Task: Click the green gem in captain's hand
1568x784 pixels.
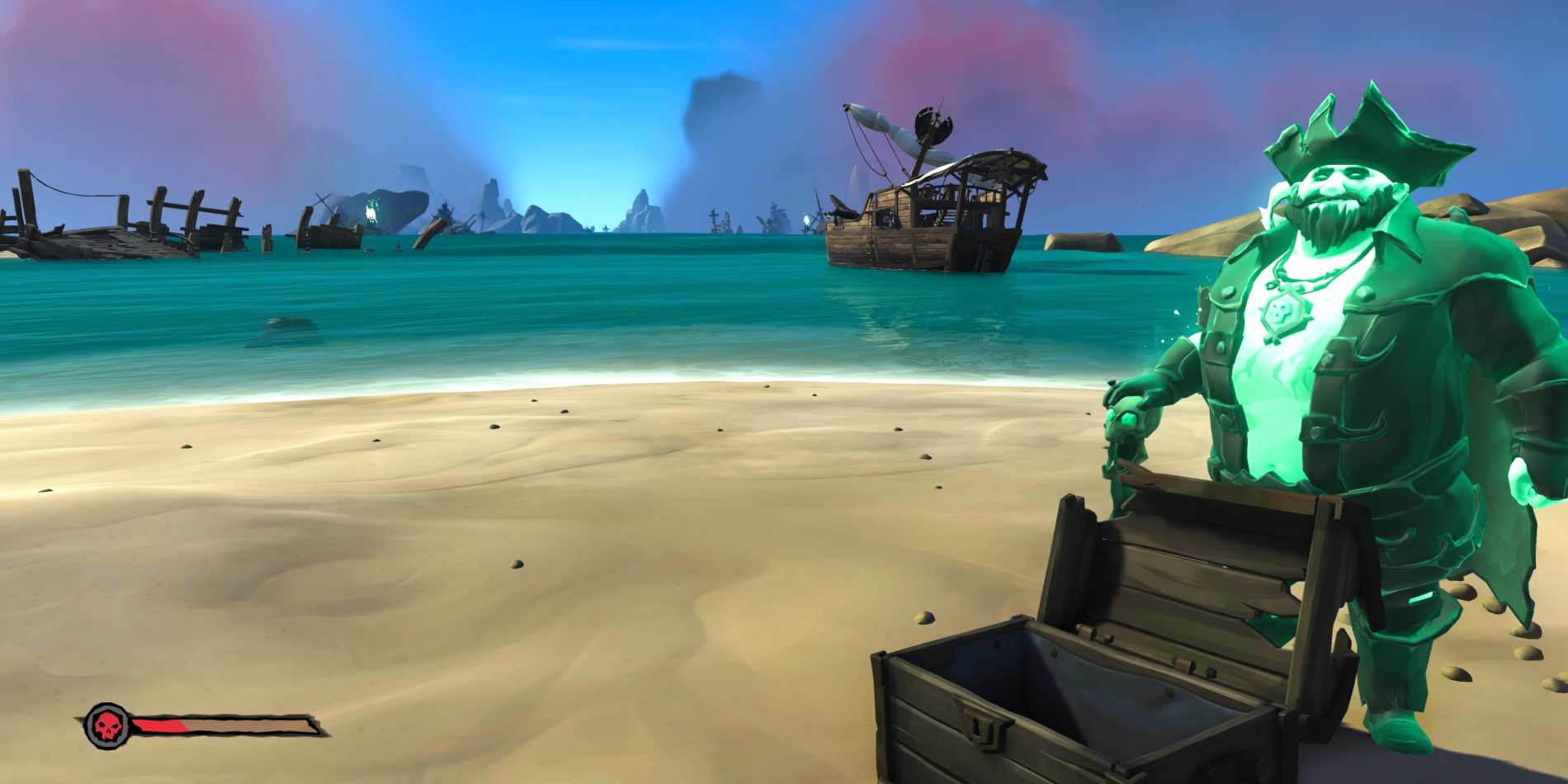Action: pyautogui.click(x=1129, y=419)
